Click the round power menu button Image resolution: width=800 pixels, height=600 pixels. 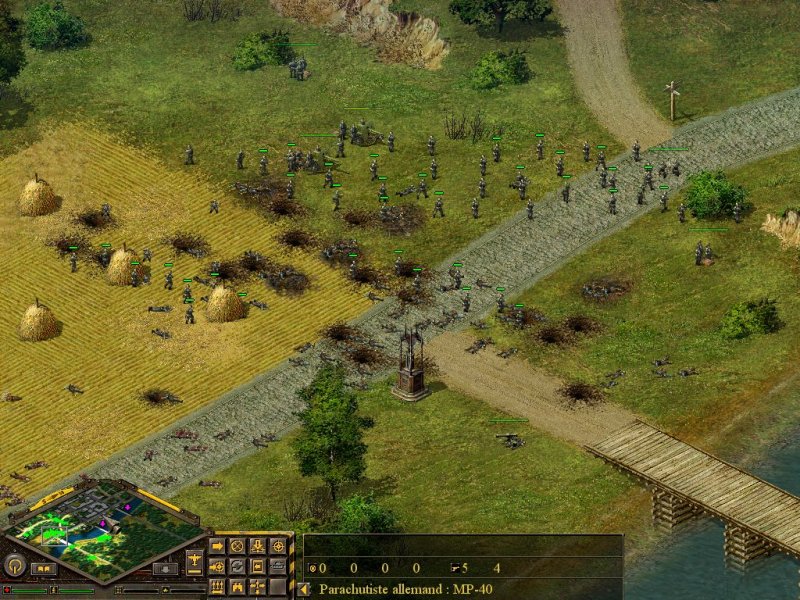click(x=14, y=566)
